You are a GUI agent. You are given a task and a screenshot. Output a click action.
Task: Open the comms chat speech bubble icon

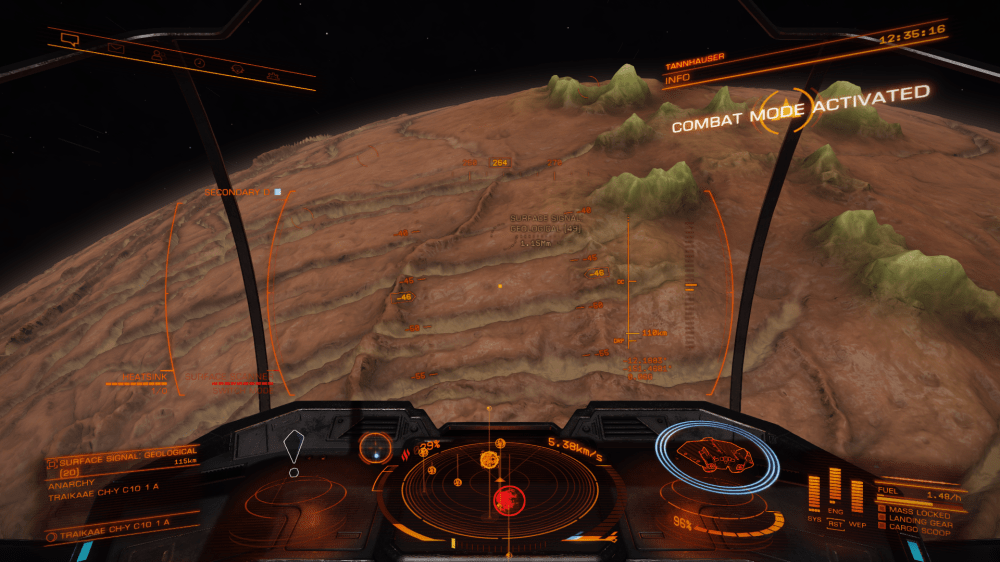coord(69,39)
